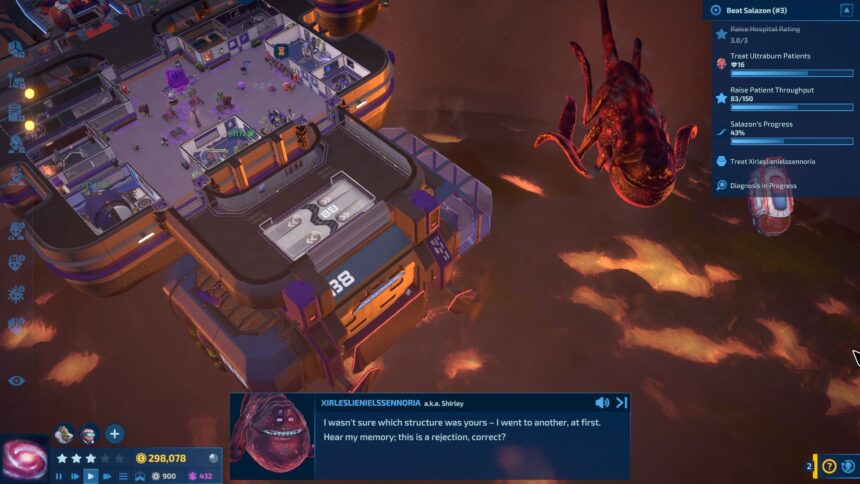Open the yellow question mark notification
The image size is (860, 484).
click(829, 466)
